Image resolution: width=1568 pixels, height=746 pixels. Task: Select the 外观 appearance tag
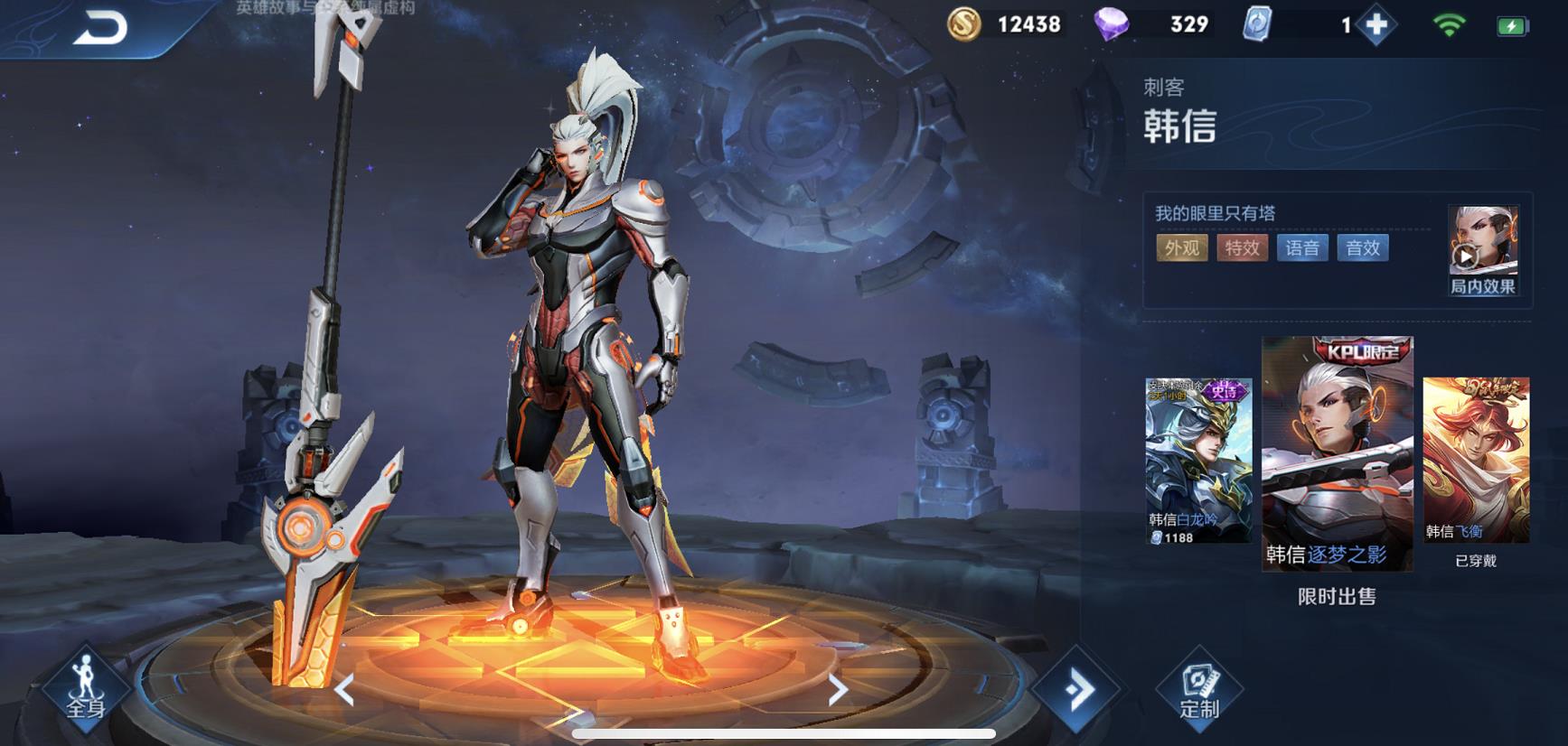pyautogui.click(x=1182, y=248)
